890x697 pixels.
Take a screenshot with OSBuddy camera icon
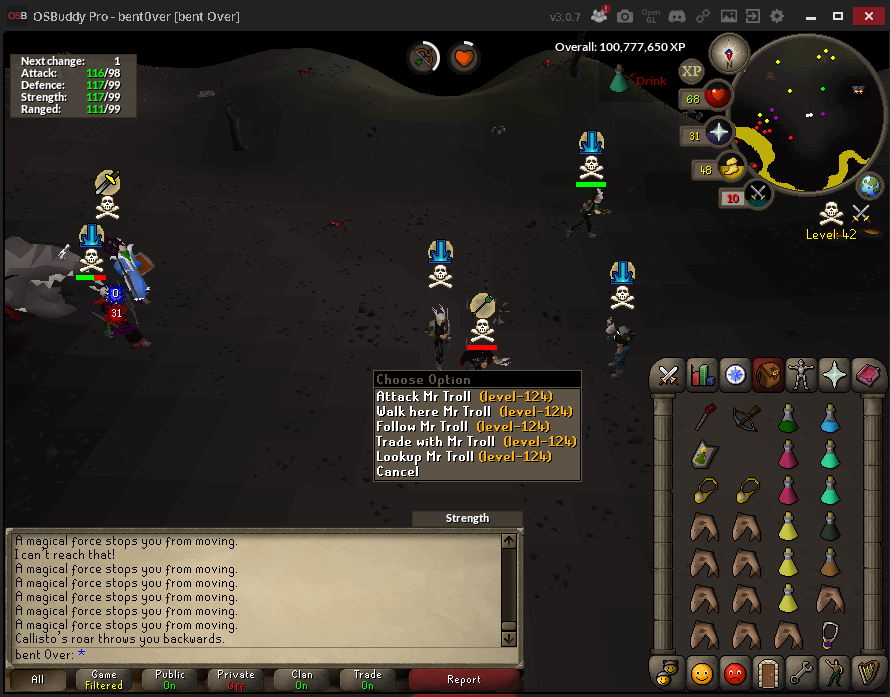[625, 17]
